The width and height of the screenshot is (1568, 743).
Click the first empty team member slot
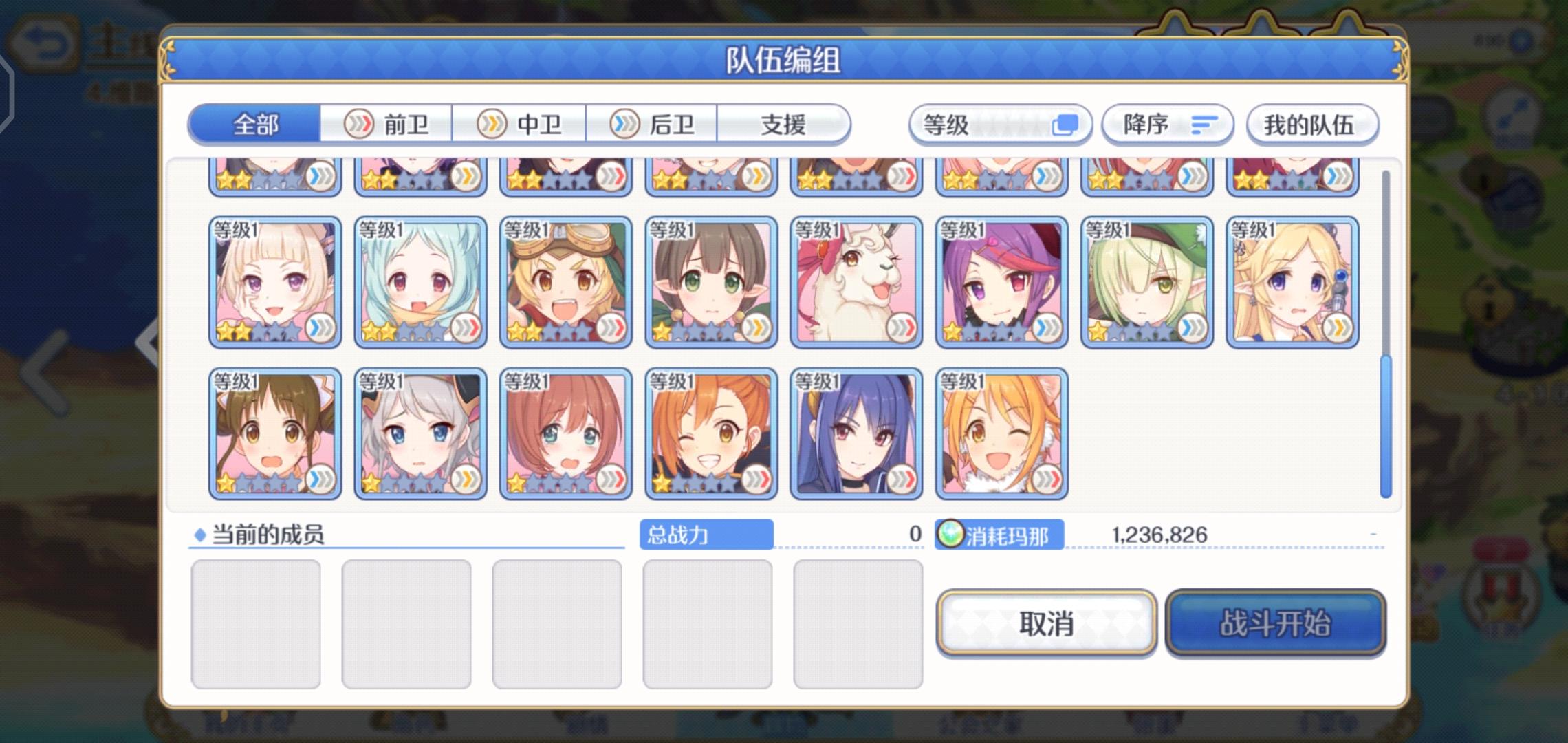257,623
